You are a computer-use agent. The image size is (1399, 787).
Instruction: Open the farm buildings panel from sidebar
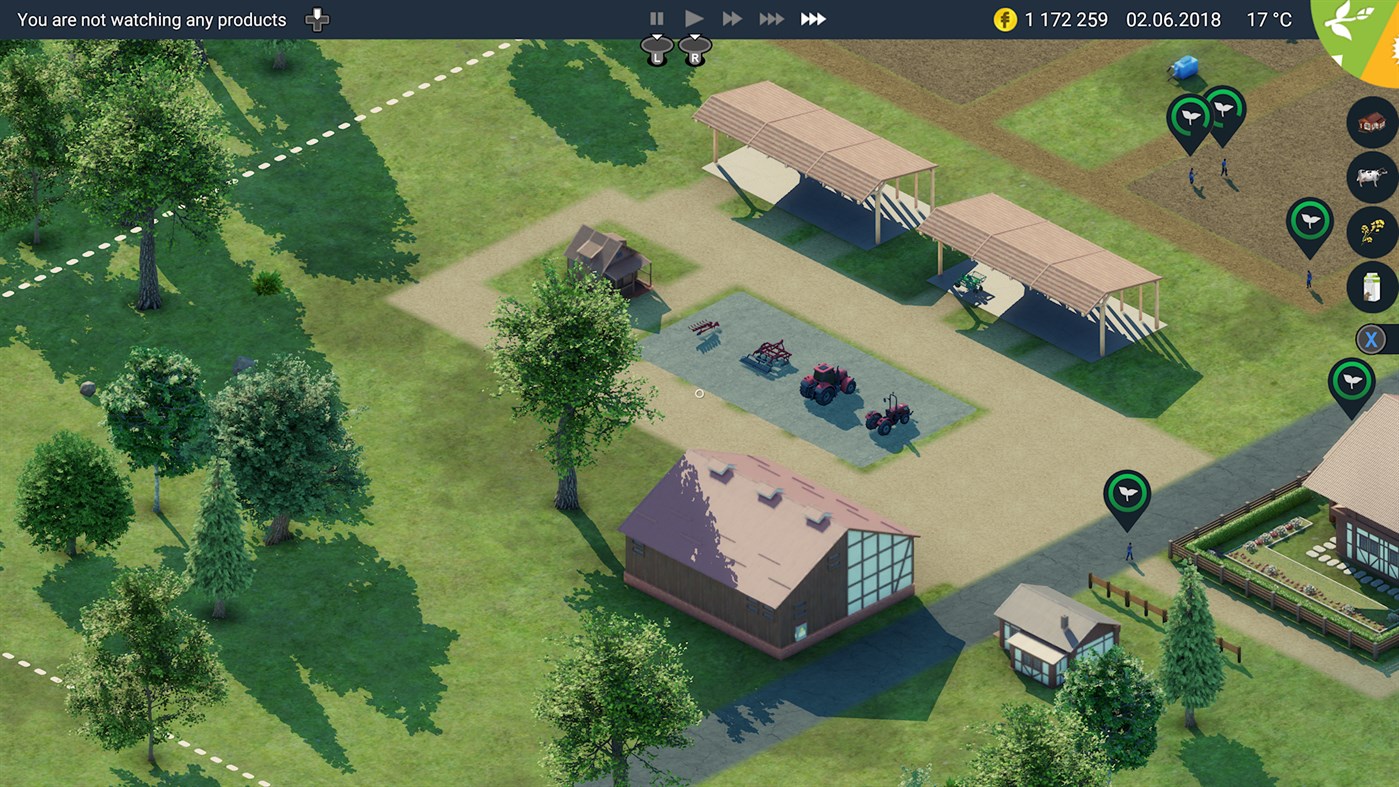pos(1374,122)
